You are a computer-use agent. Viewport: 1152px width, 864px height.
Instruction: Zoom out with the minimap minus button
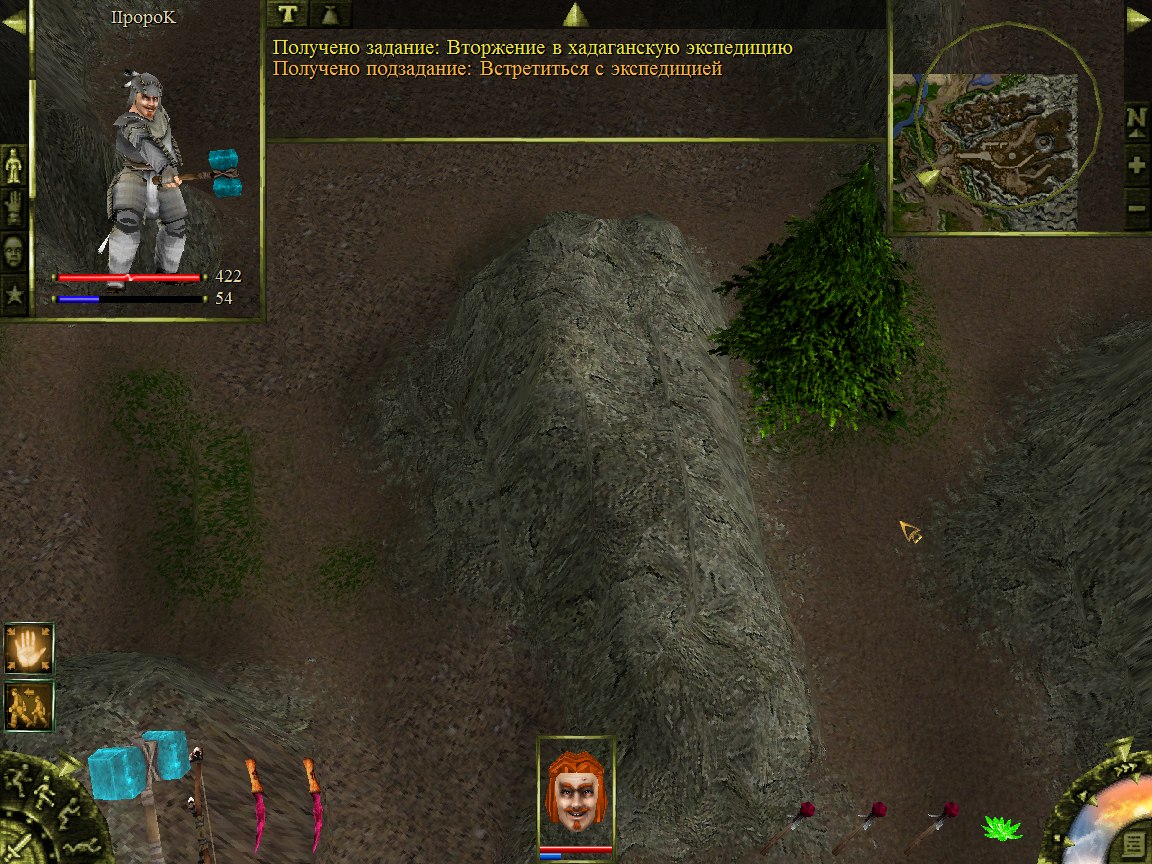pos(1137,211)
